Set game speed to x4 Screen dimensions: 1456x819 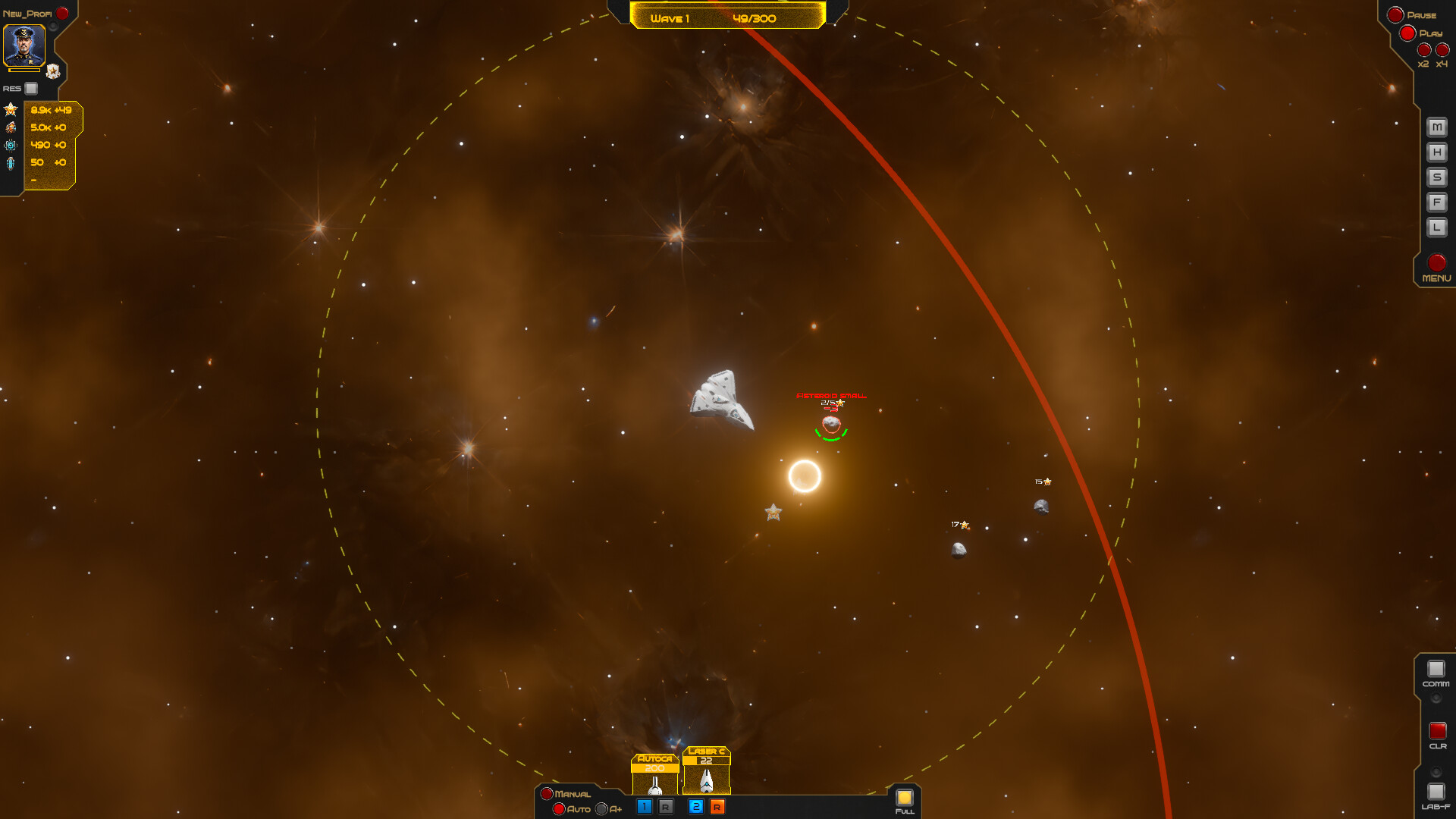tap(1442, 51)
